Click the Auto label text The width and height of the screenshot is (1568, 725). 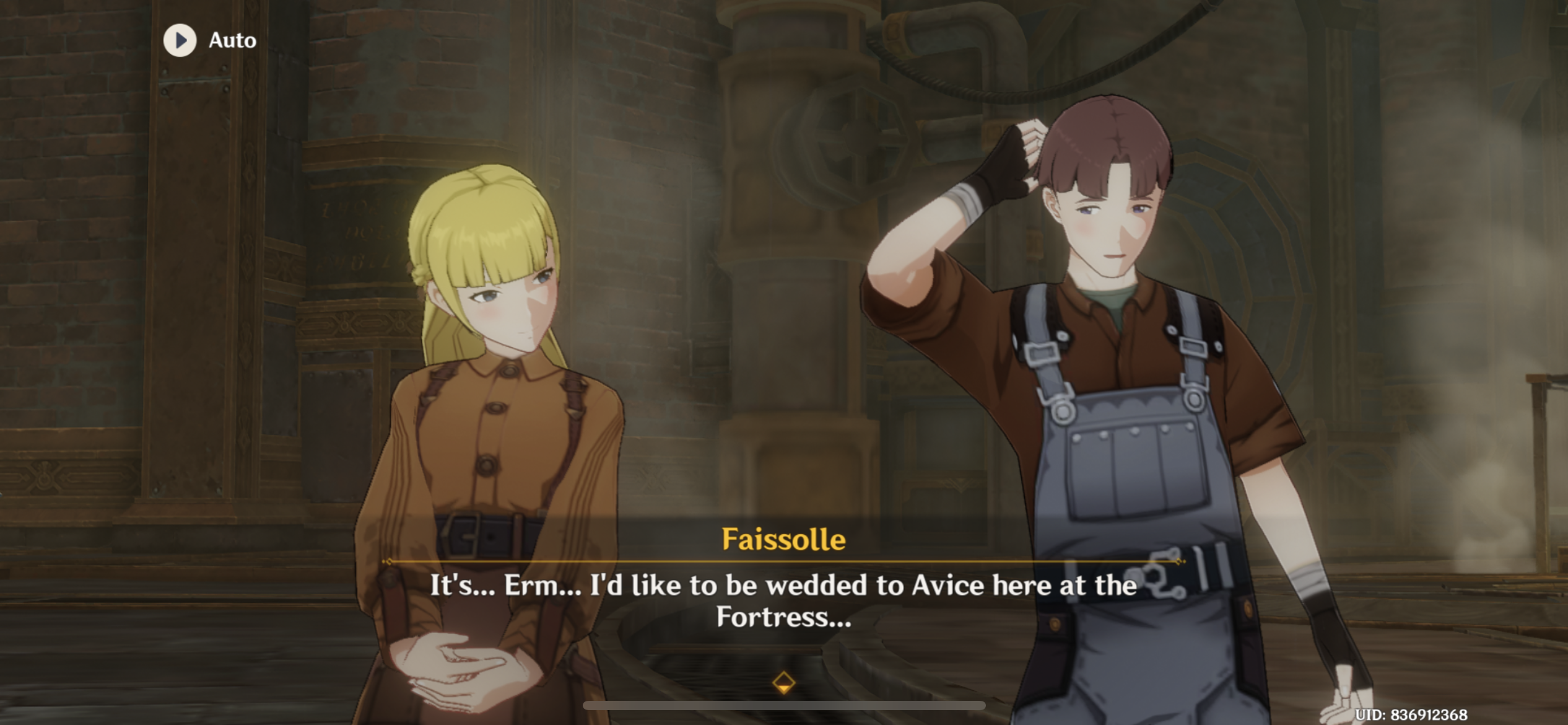(x=230, y=41)
